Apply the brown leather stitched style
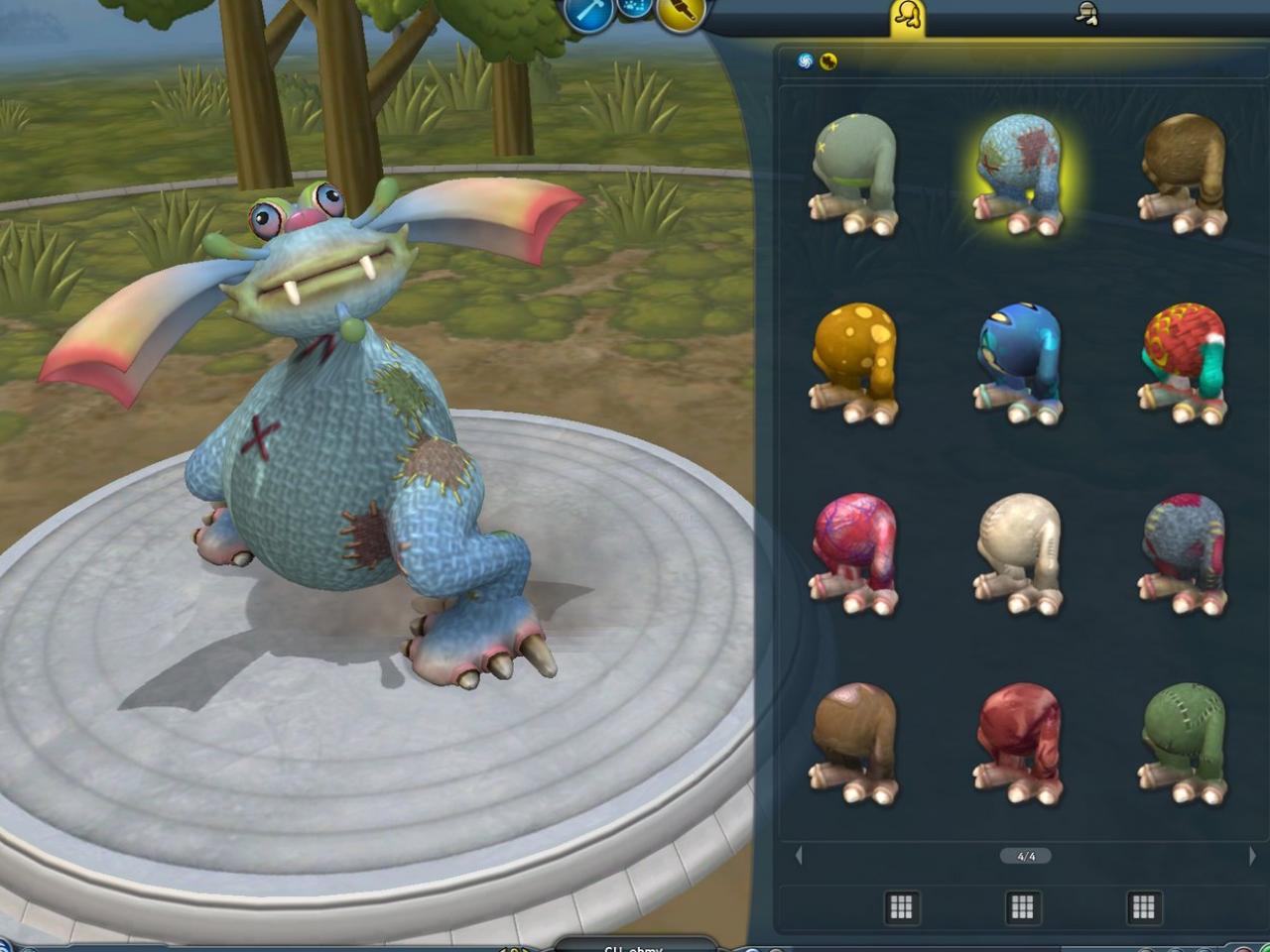Image resolution: width=1270 pixels, height=952 pixels. click(854, 742)
